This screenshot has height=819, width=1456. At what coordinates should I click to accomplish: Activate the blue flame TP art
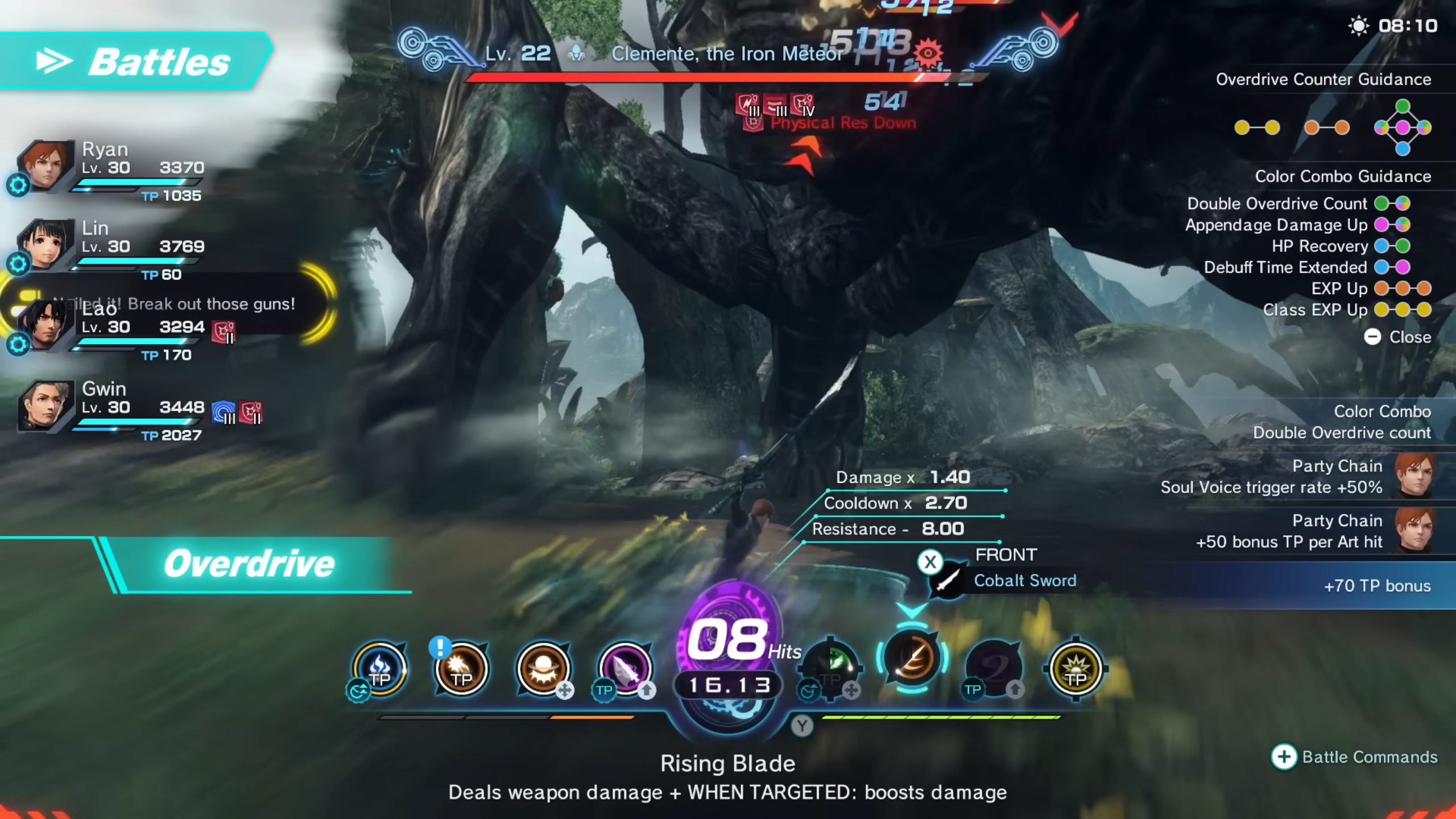click(379, 669)
